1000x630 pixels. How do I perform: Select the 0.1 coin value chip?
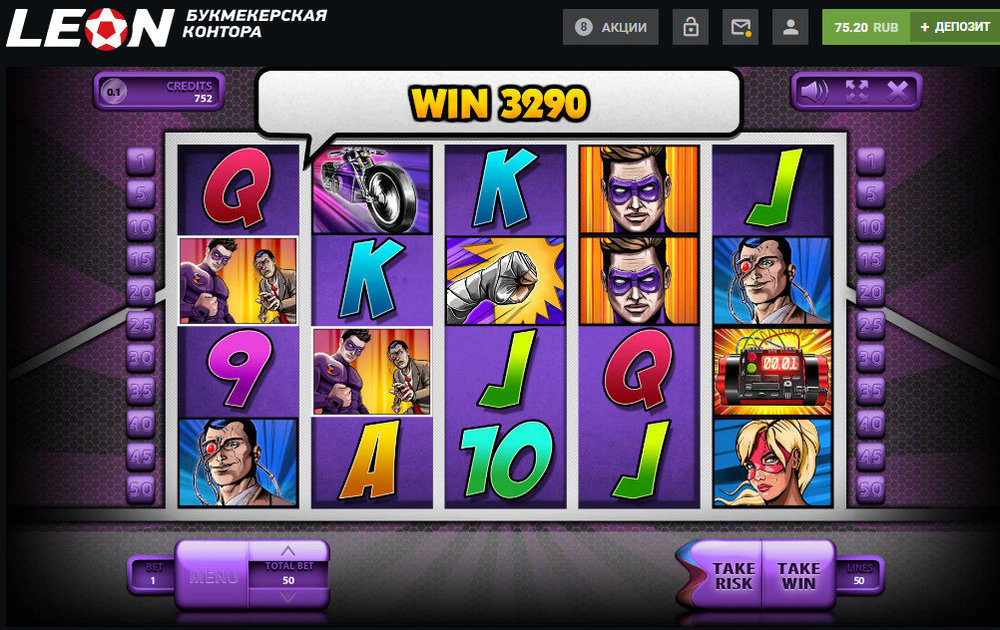tap(114, 92)
